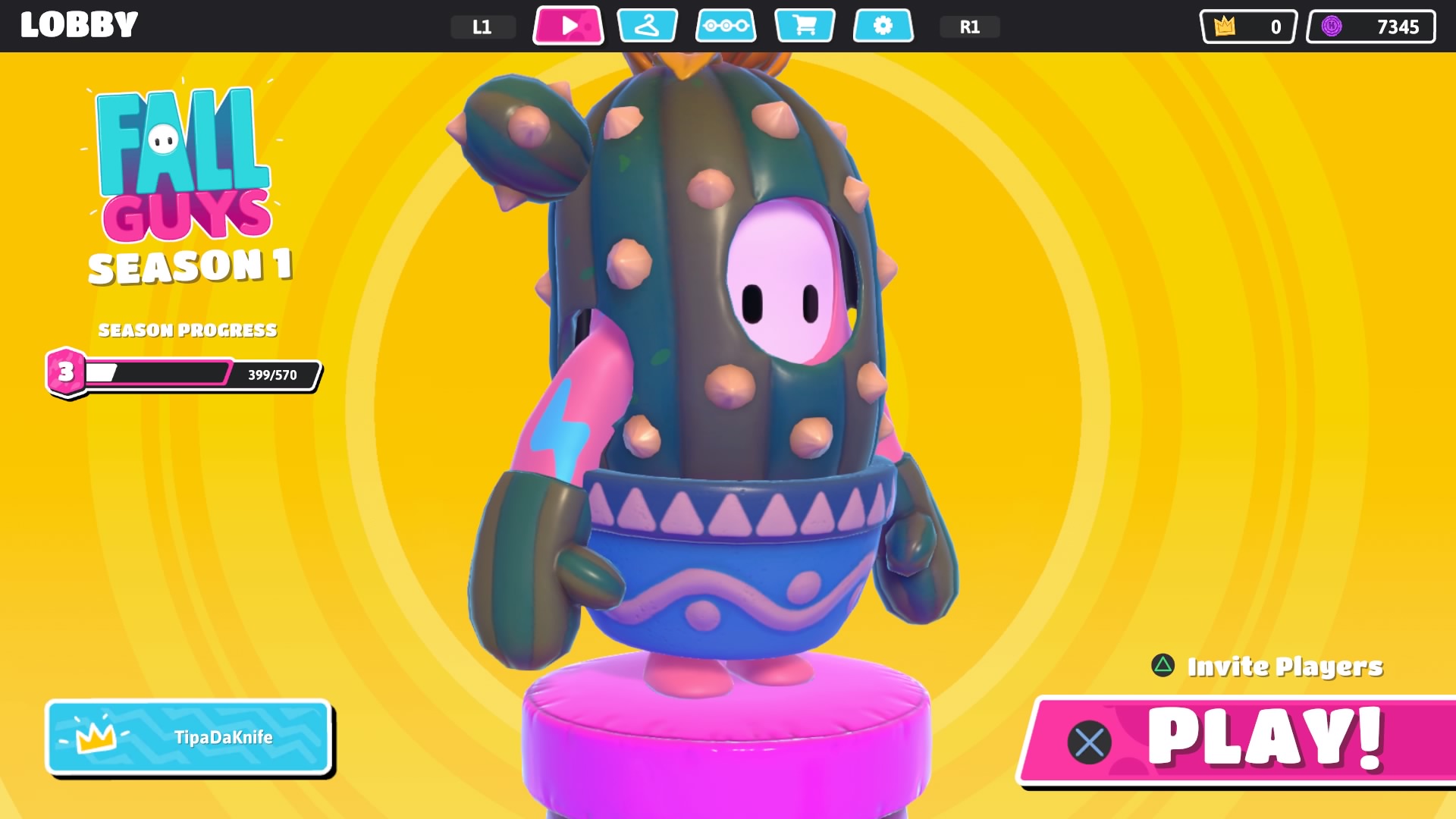View the season progress level bar
This screenshot has height=819, width=1456.
coord(184,374)
